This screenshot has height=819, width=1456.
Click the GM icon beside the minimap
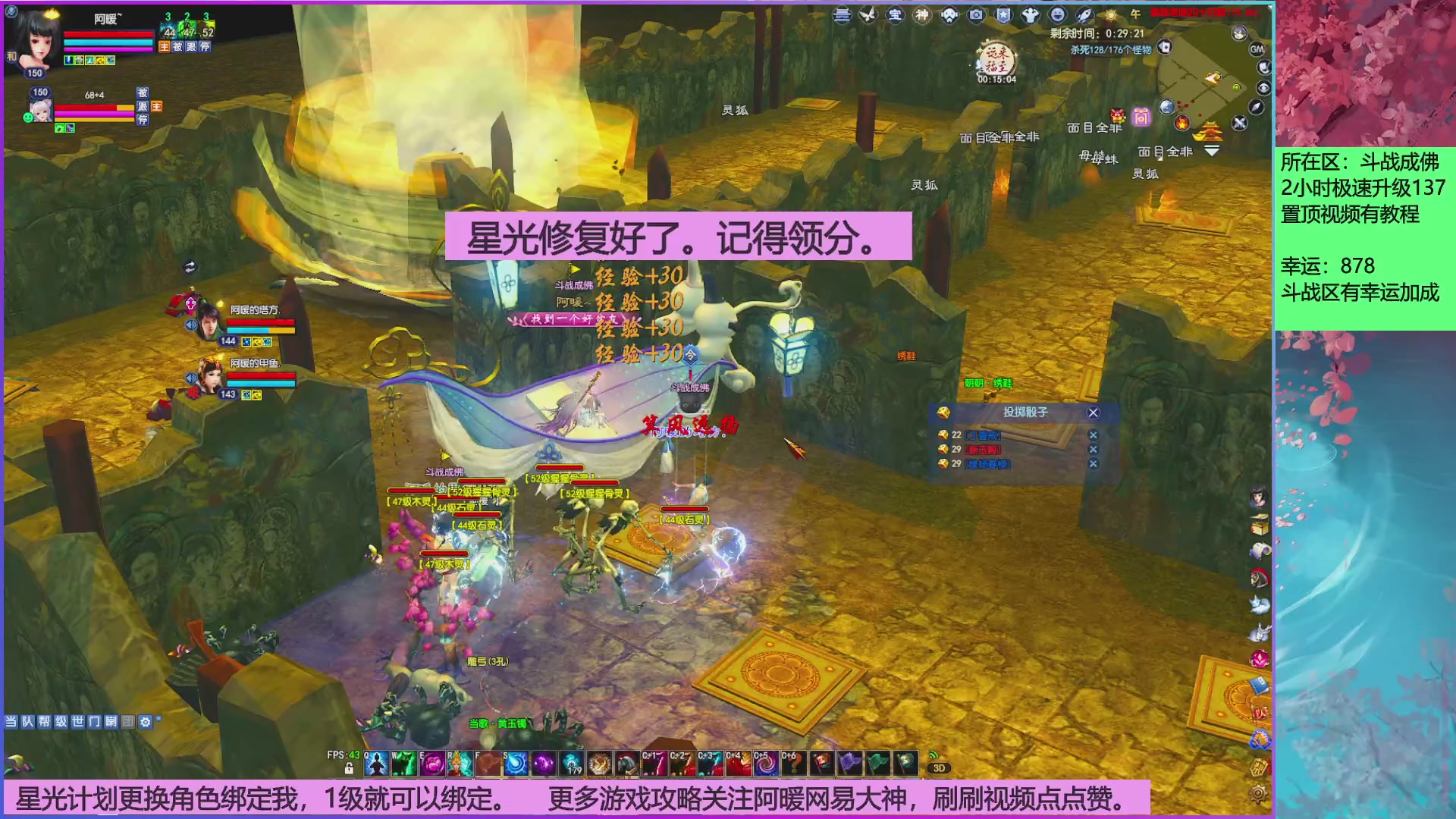(x=1258, y=48)
